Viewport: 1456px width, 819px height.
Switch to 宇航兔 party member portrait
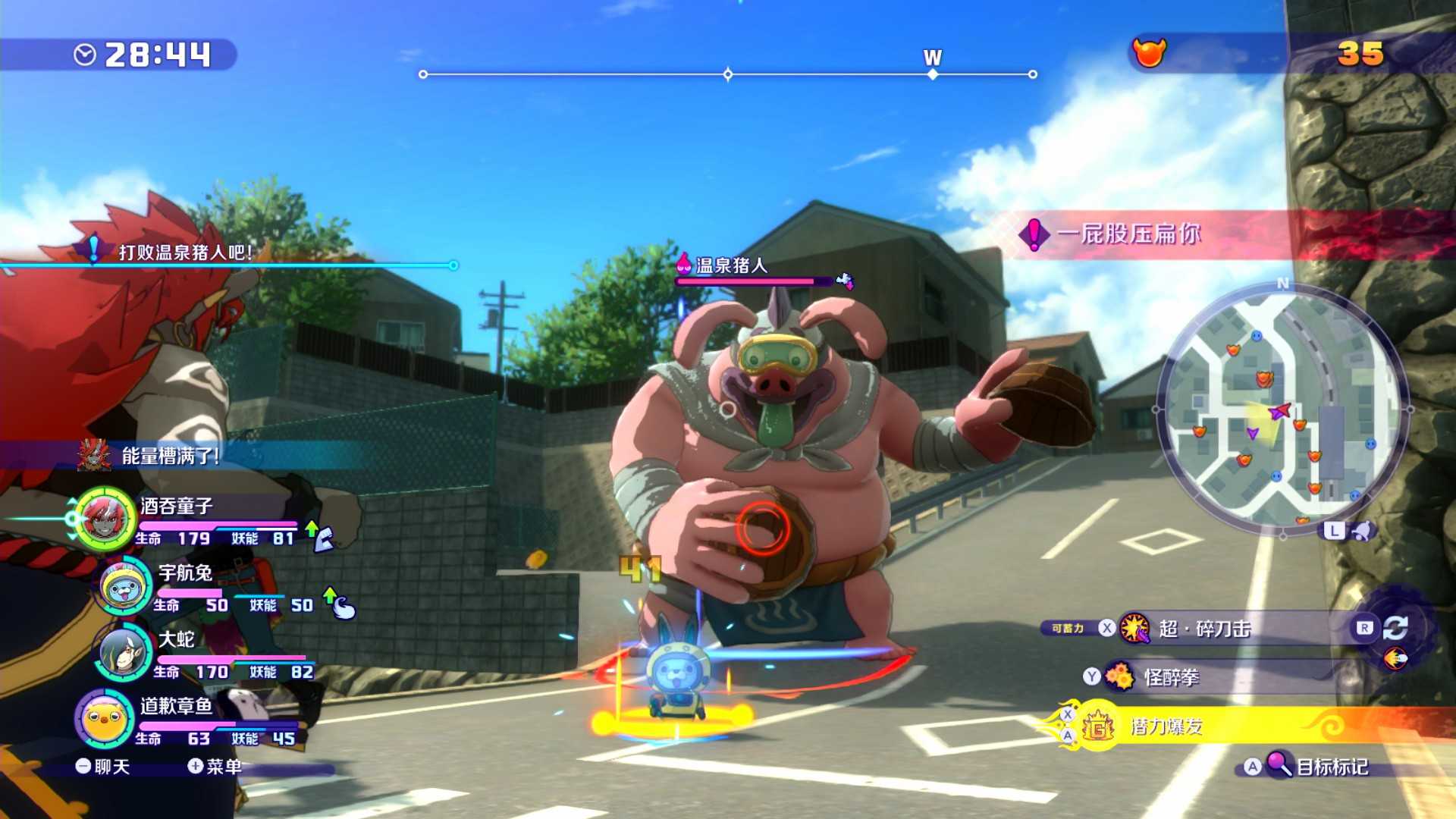coord(124,585)
